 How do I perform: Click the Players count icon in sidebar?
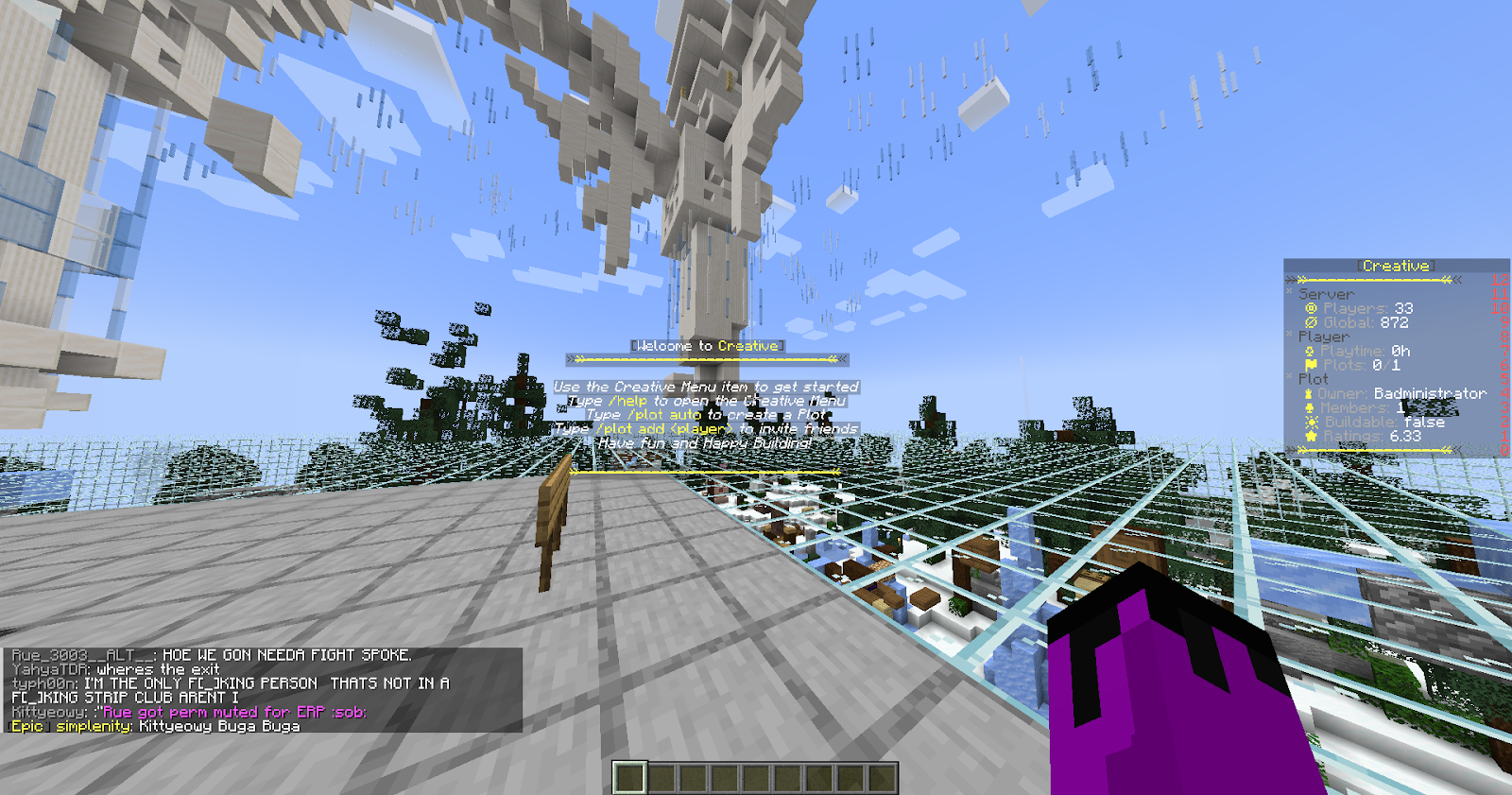tap(1313, 308)
